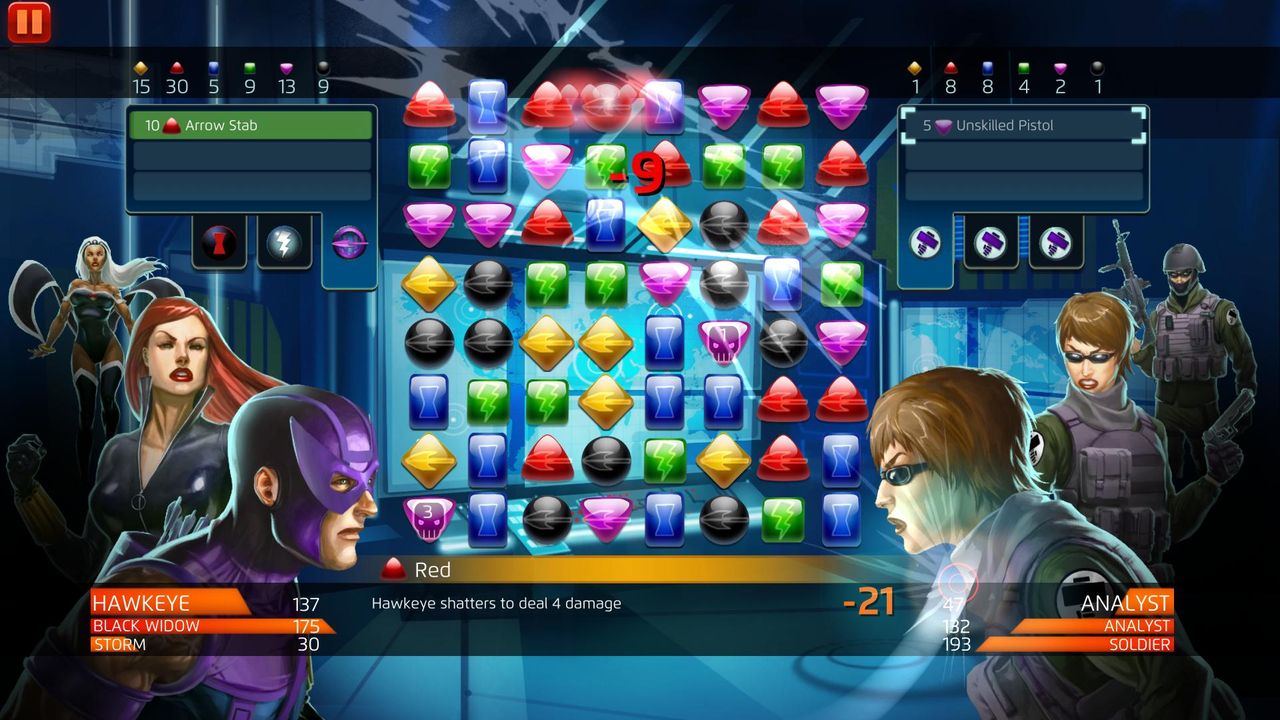
Task: Tap the purple ring ability icon
Action: 347,241
